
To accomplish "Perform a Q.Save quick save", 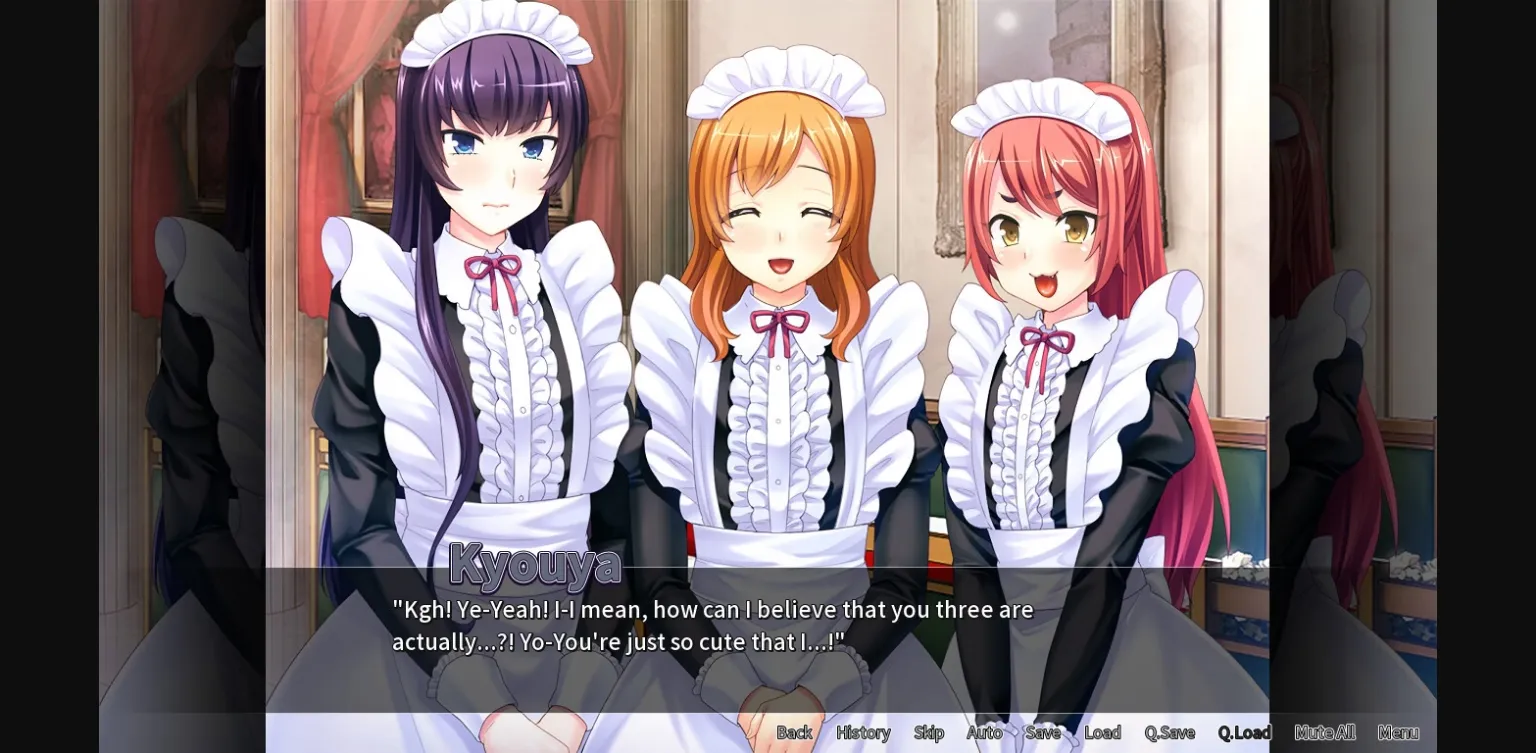I will click(1168, 732).
